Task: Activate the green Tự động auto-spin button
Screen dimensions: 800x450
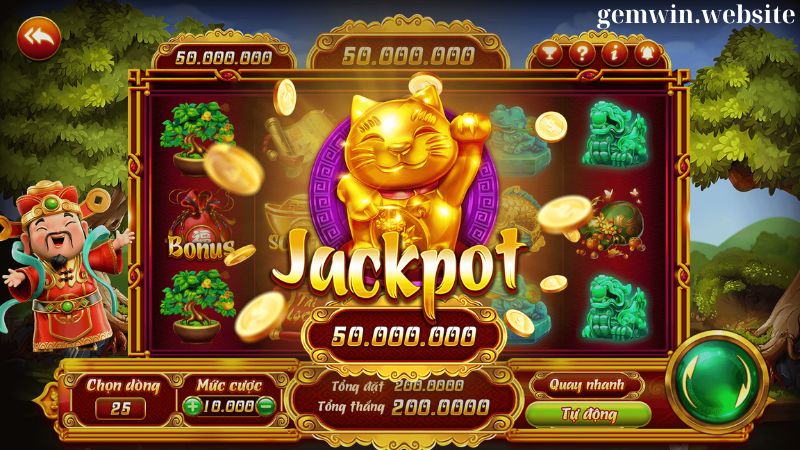Action: 586,413
